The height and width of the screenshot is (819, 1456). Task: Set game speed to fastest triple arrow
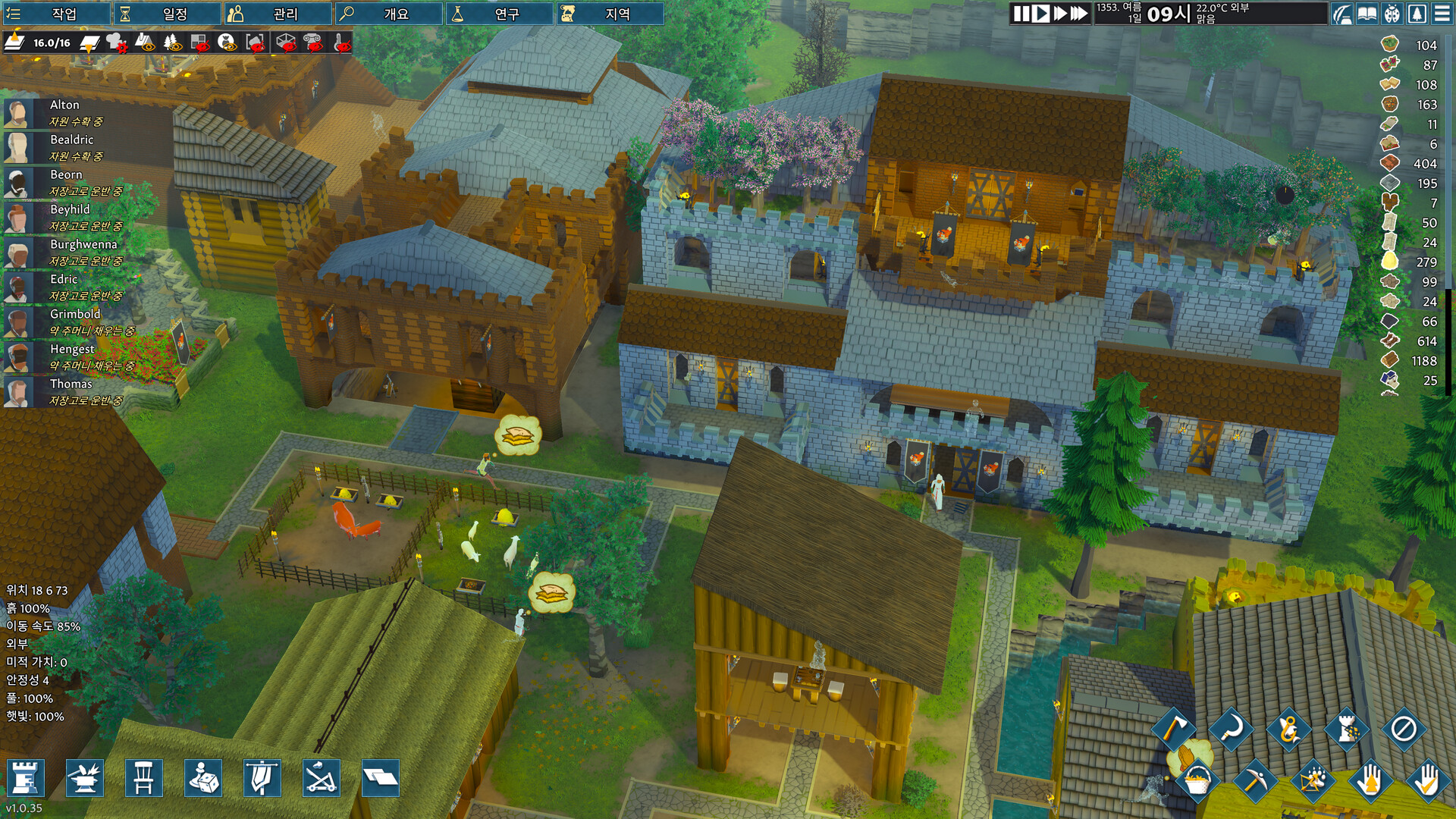tap(1078, 14)
